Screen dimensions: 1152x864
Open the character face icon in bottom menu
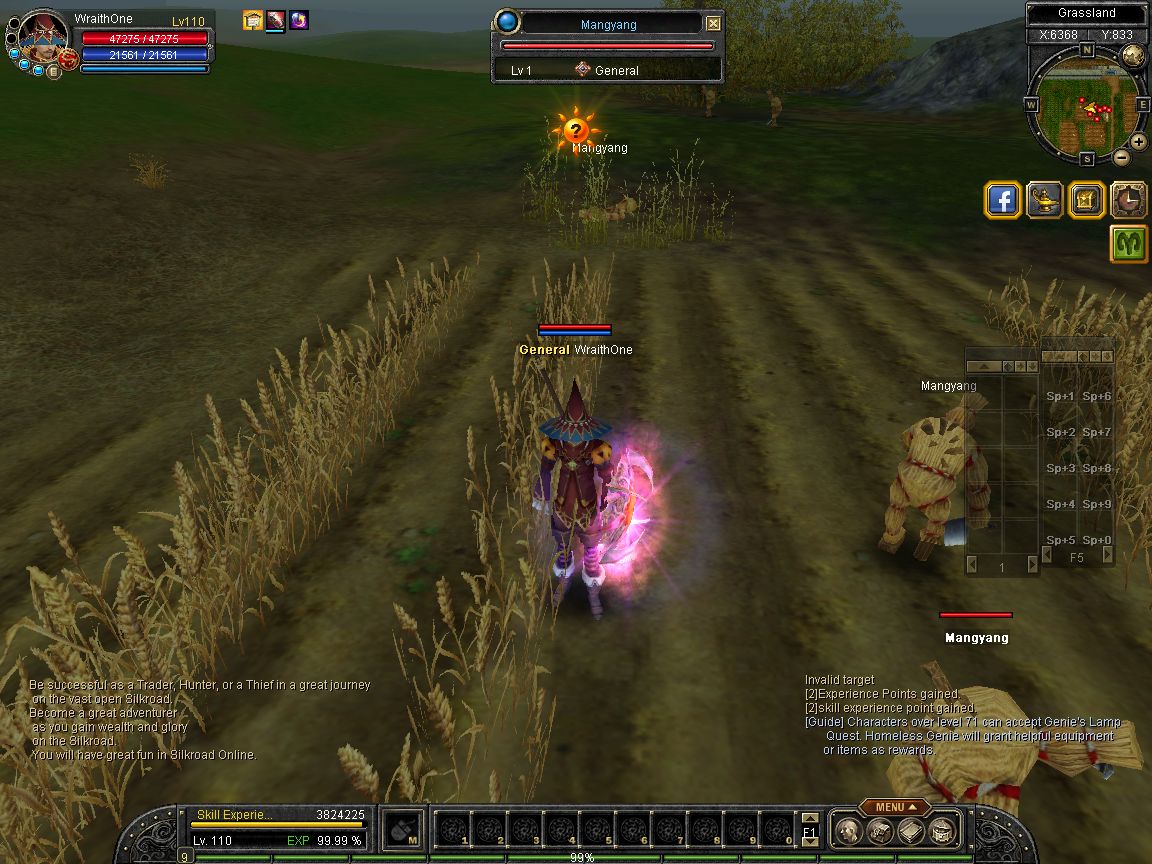click(x=849, y=830)
